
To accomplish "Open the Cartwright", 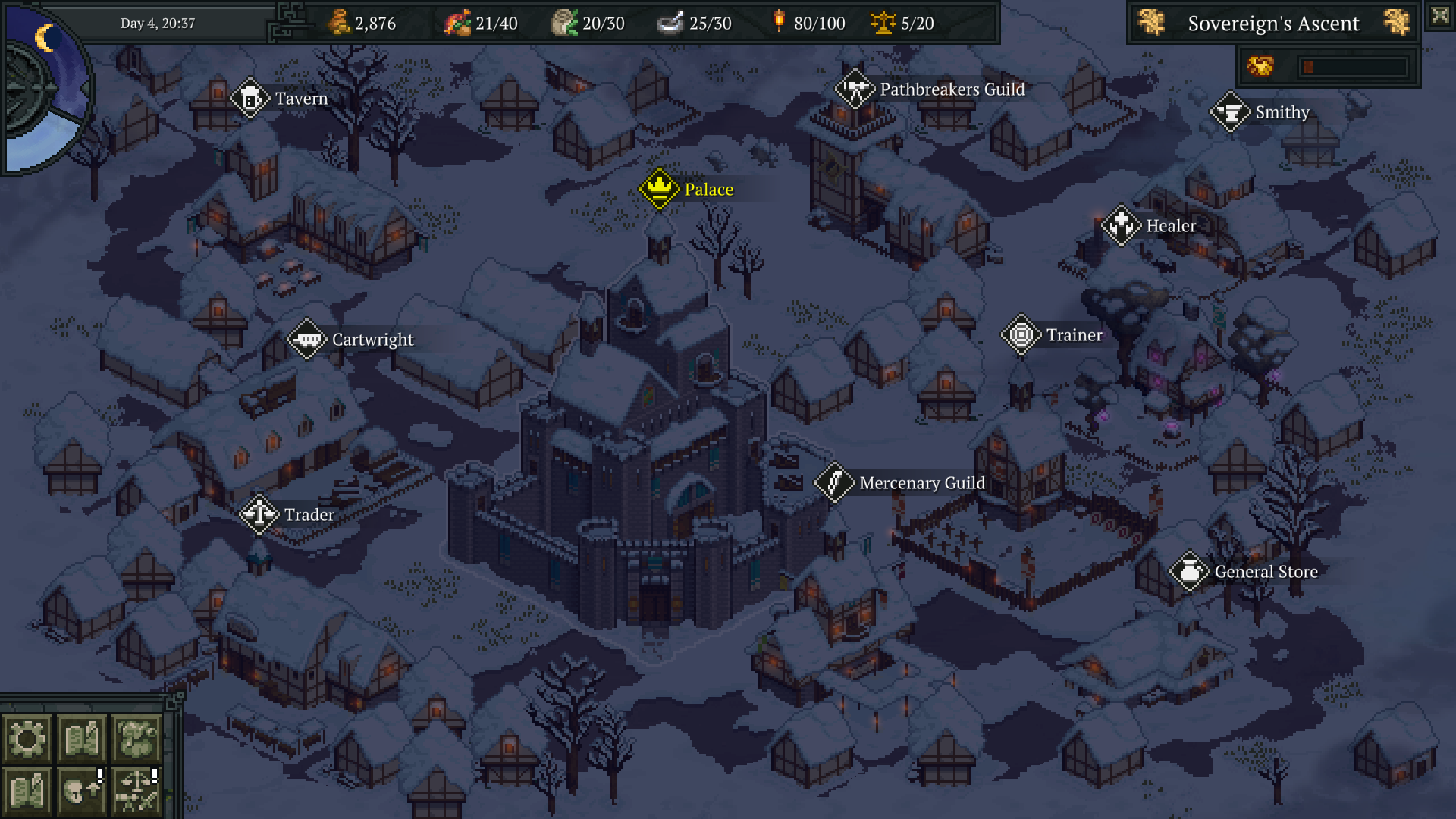I will [308, 339].
